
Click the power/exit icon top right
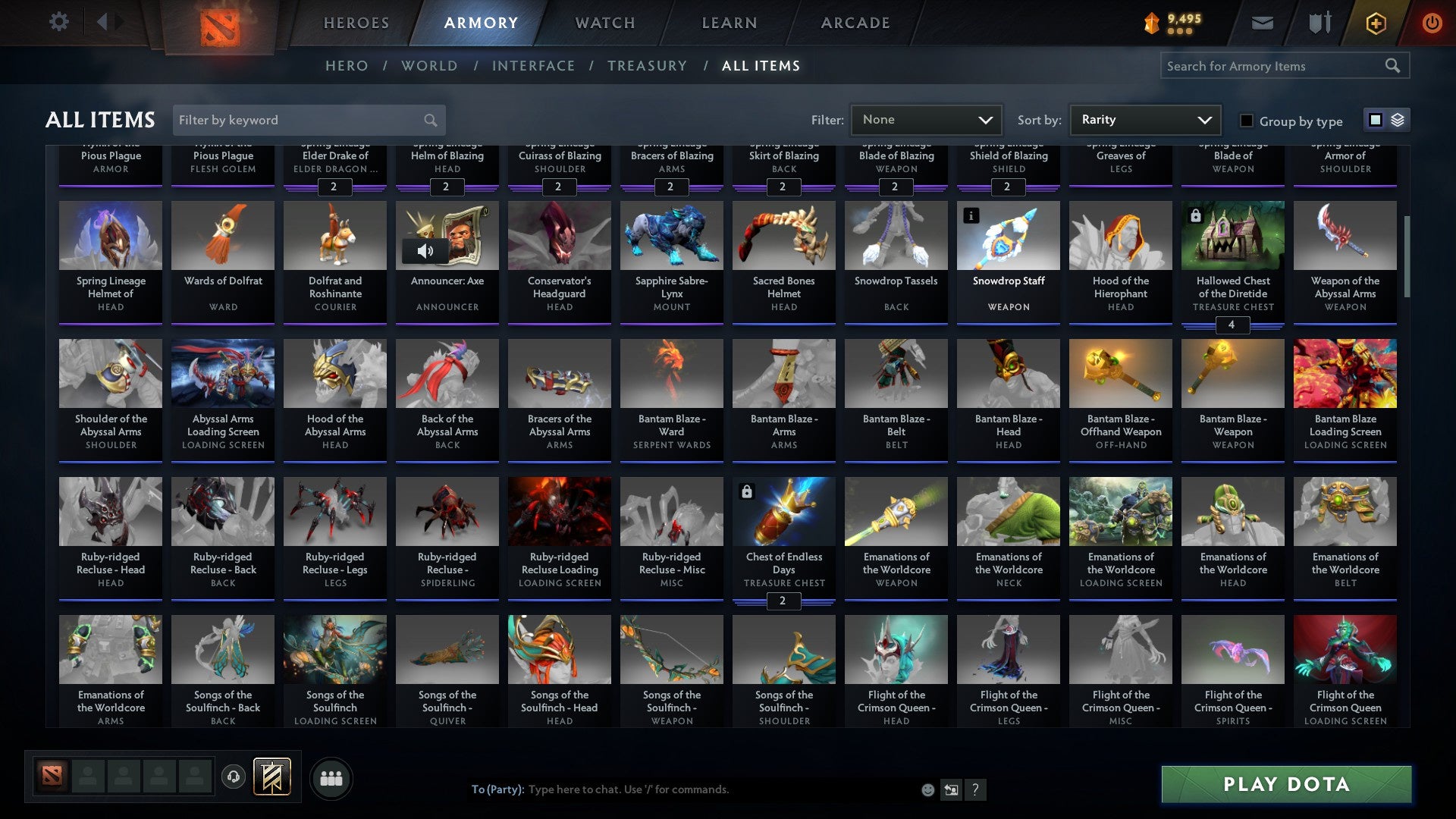coord(1432,23)
